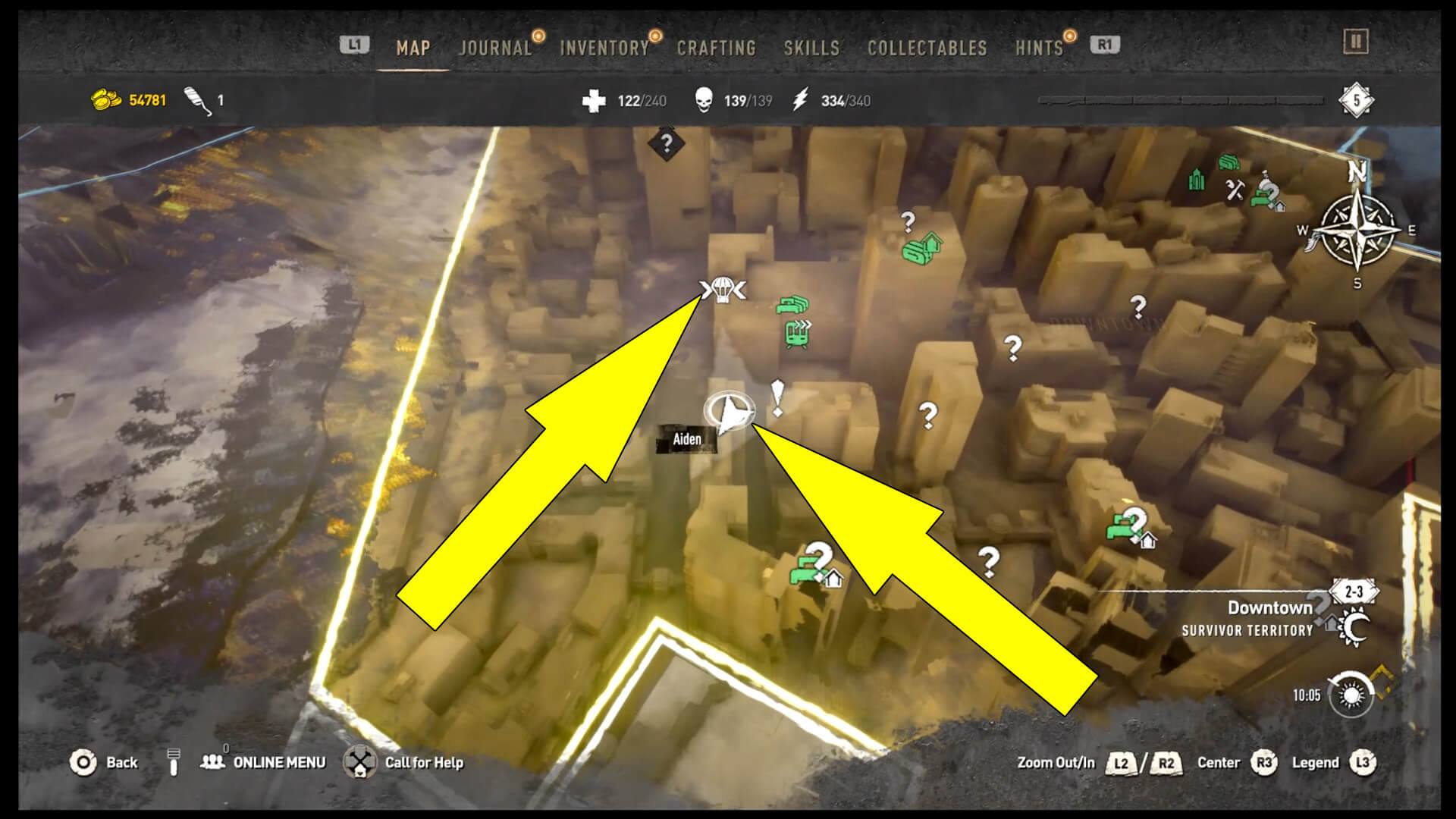
Task: Select the church landmark icon near the compass
Action: point(1198,178)
